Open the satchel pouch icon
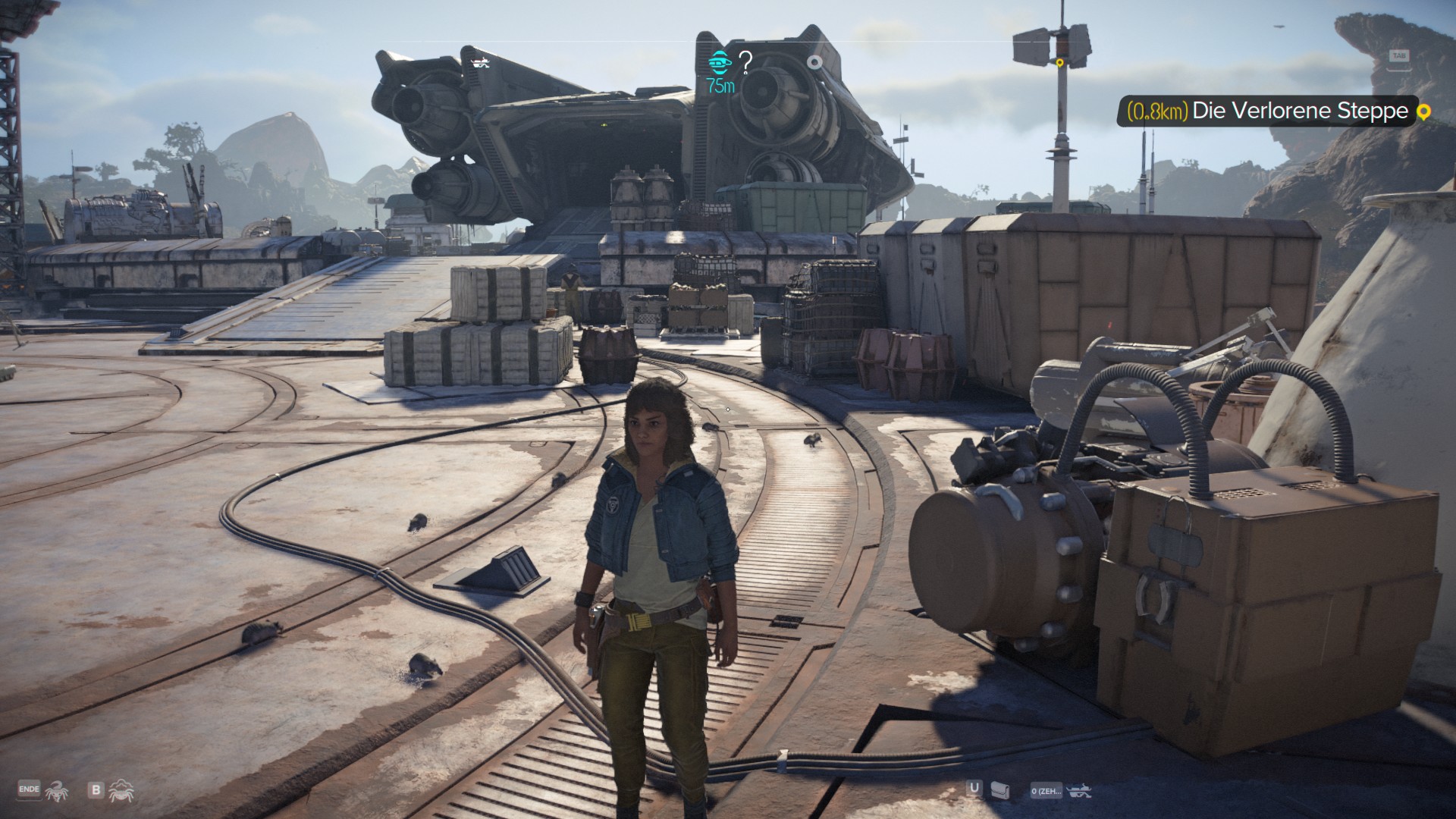 click(x=1000, y=791)
